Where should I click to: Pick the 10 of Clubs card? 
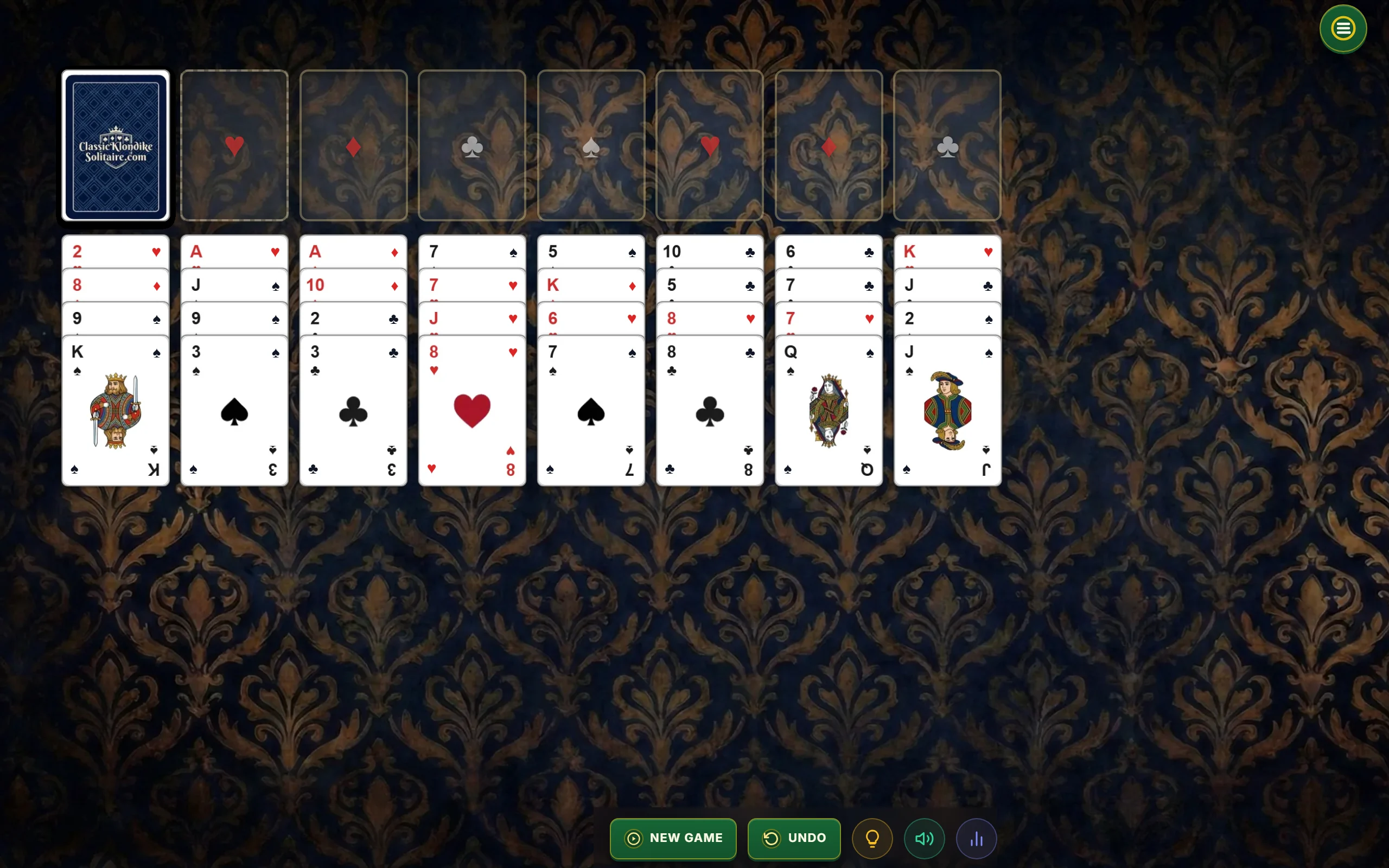coord(710,251)
